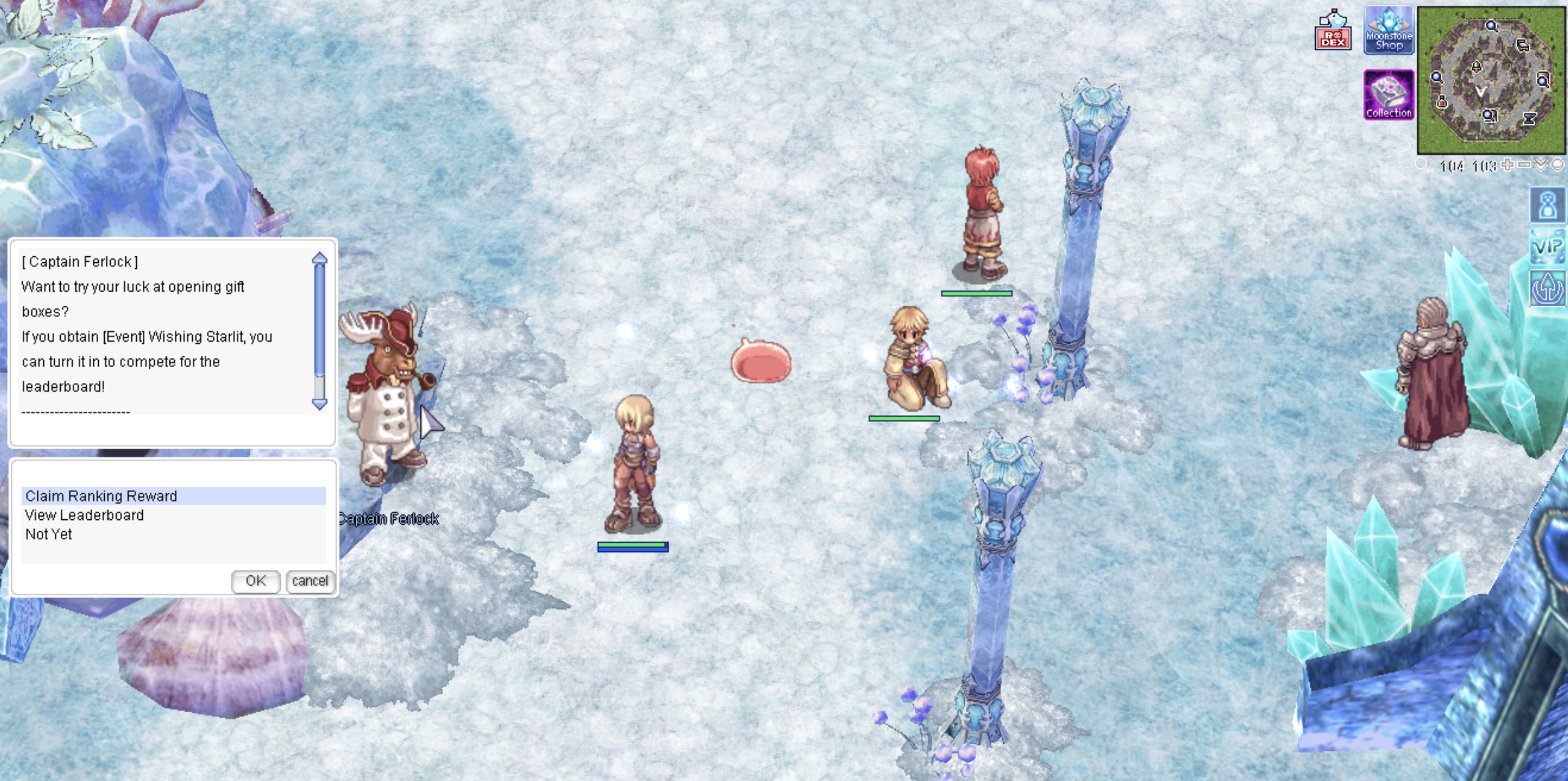Click the round button under the minimap

(1557, 164)
